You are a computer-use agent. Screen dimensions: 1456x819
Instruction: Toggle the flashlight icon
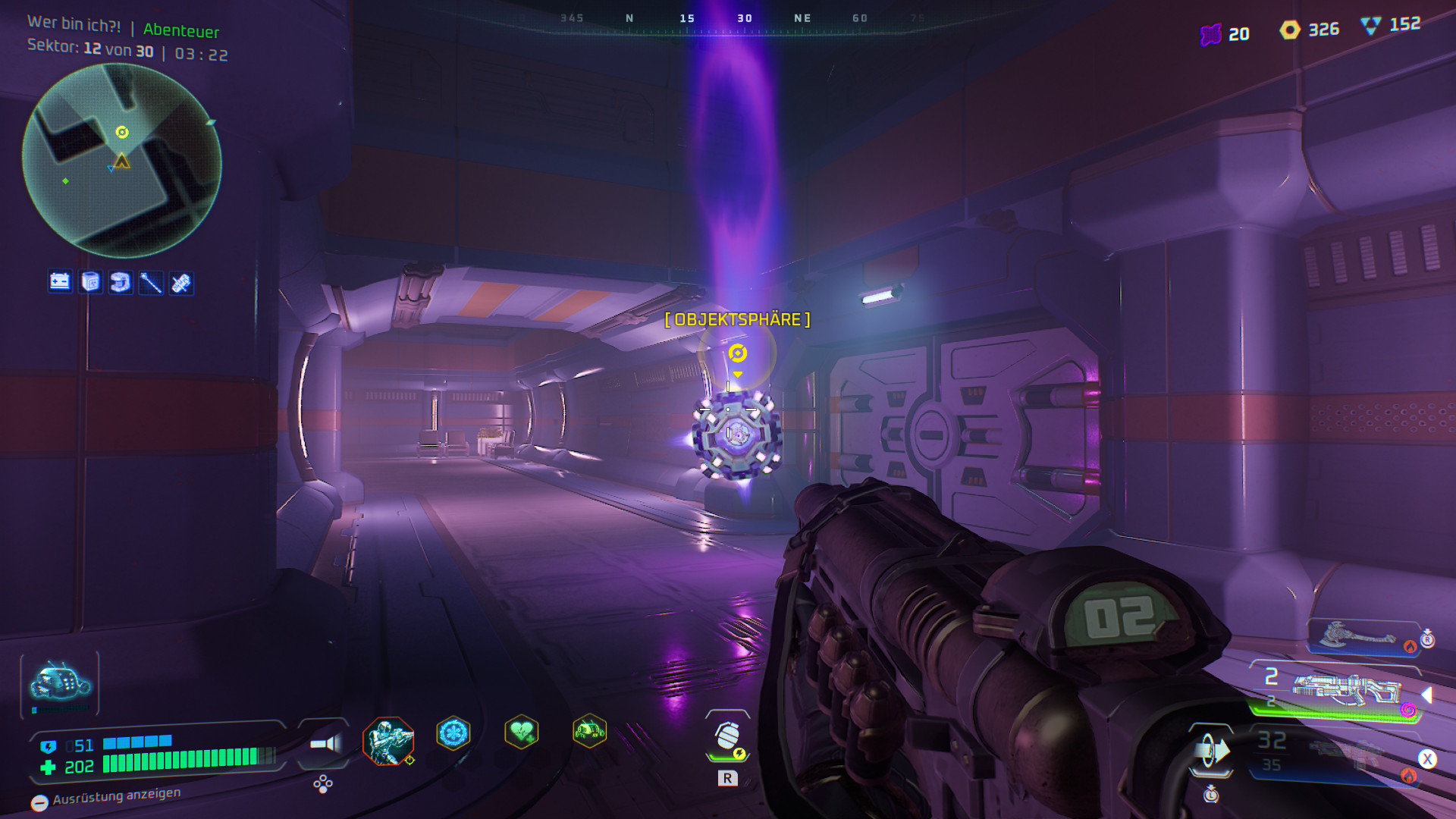coord(325,744)
